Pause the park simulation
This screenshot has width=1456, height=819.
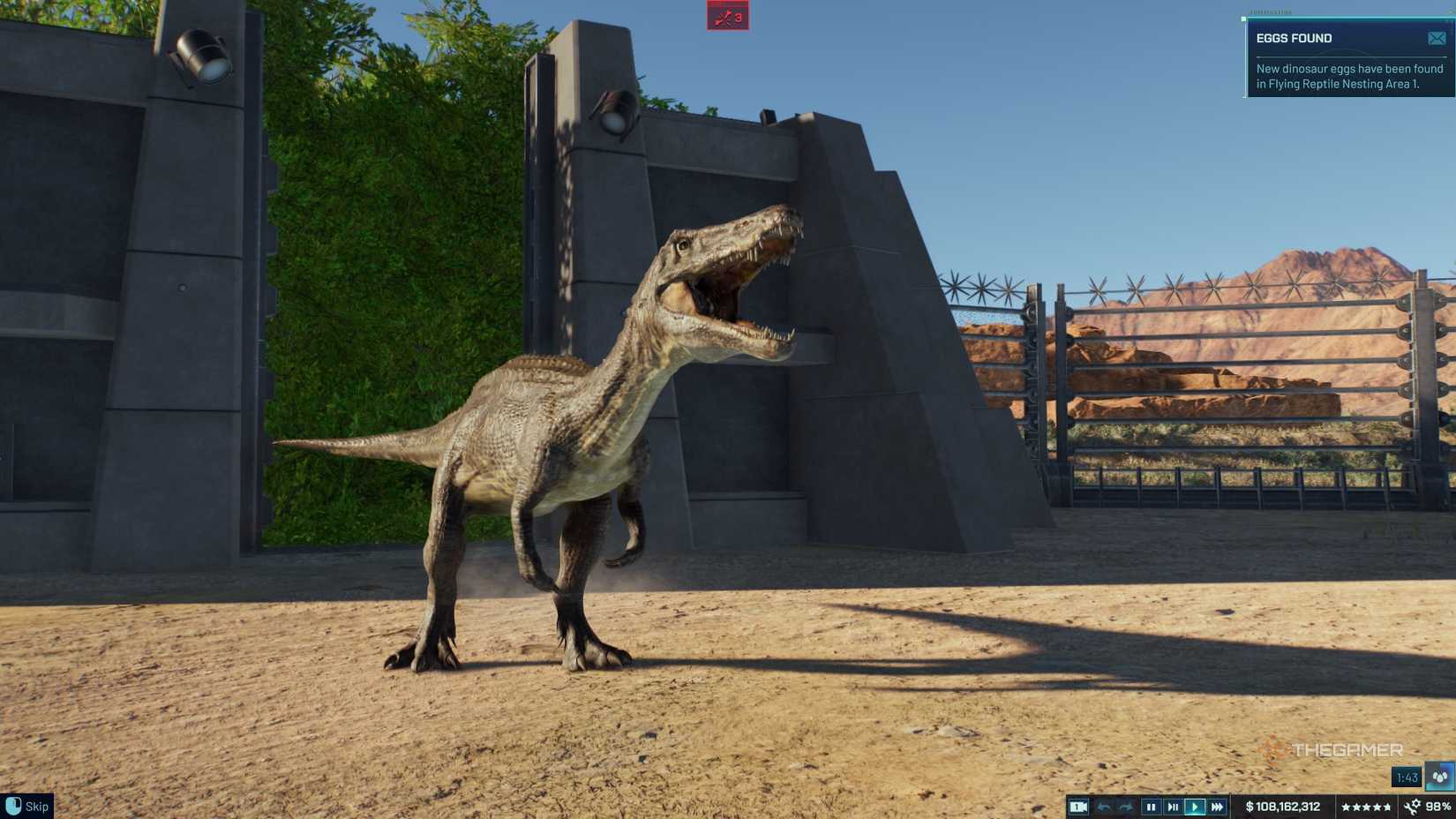coord(1151,806)
